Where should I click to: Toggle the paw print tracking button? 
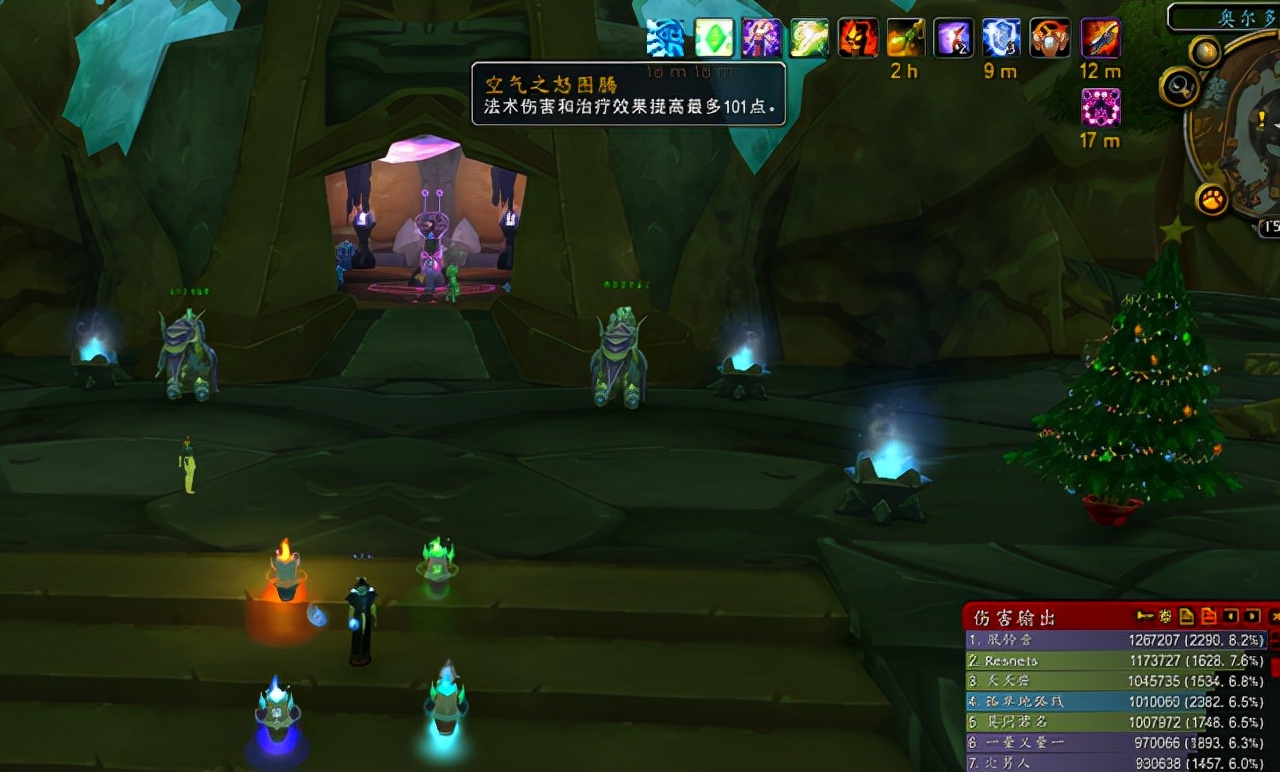(1212, 199)
